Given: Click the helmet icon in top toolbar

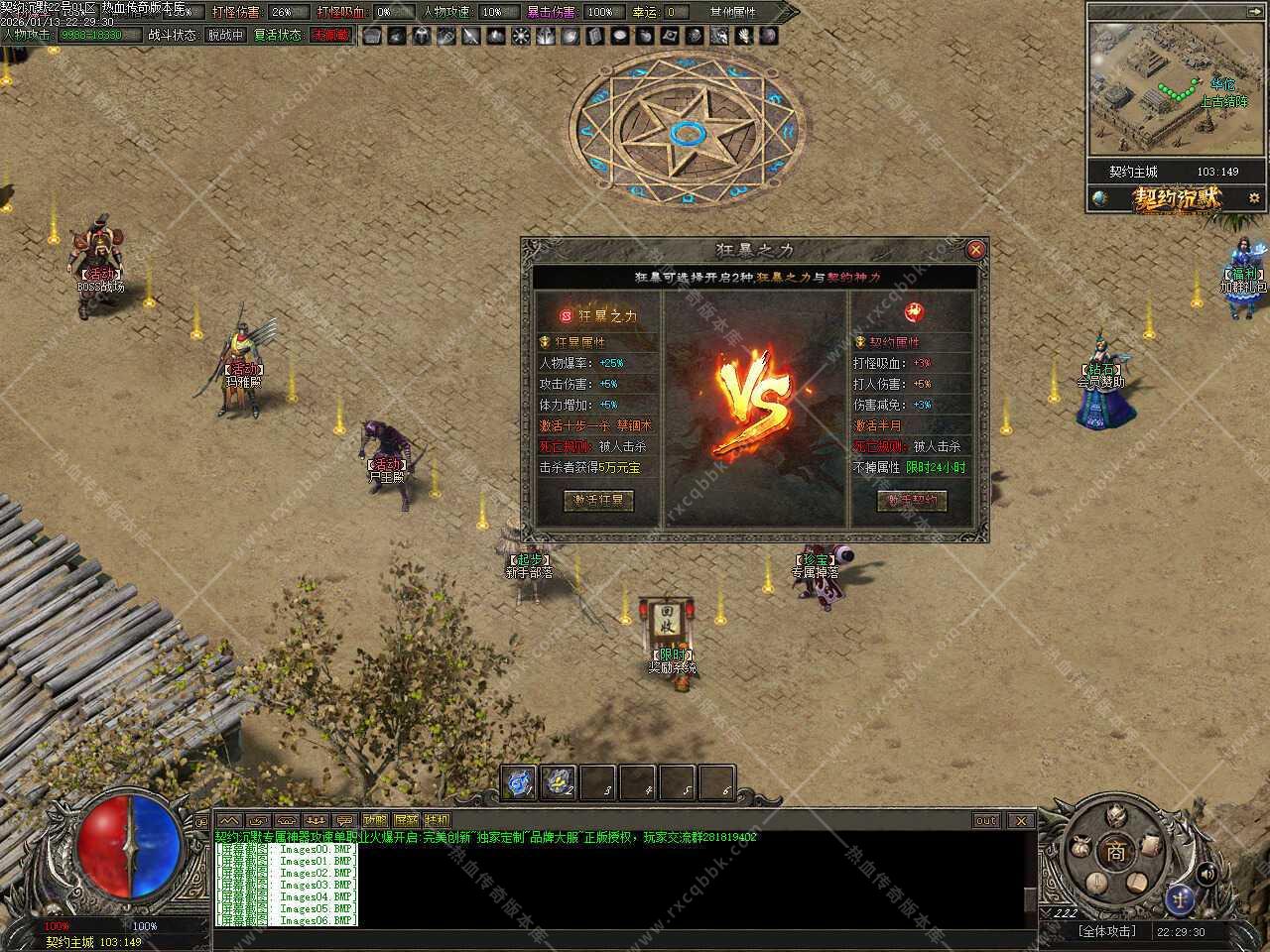Looking at the screenshot, I should pyautogui.click(x=421, y=36).
